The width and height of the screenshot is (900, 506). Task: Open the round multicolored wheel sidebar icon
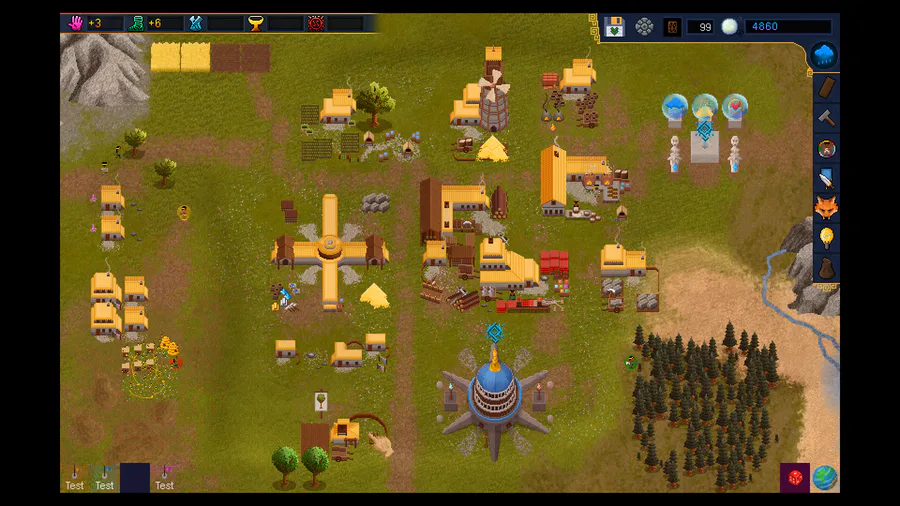[x=826, y=148]
